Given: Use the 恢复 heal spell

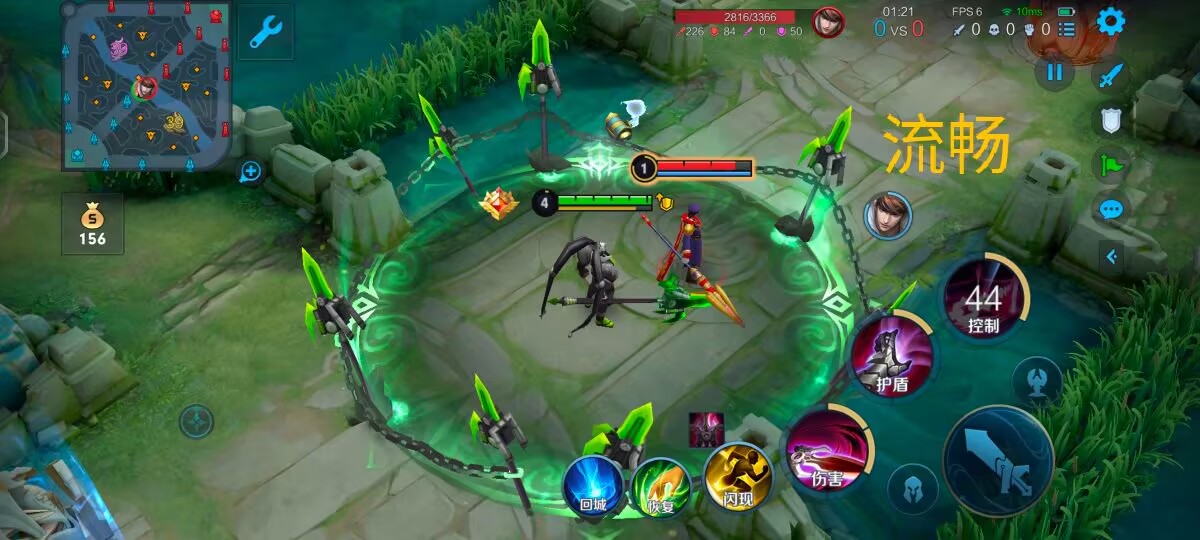Looking at the screenshot, I should (x=661, y=486).
